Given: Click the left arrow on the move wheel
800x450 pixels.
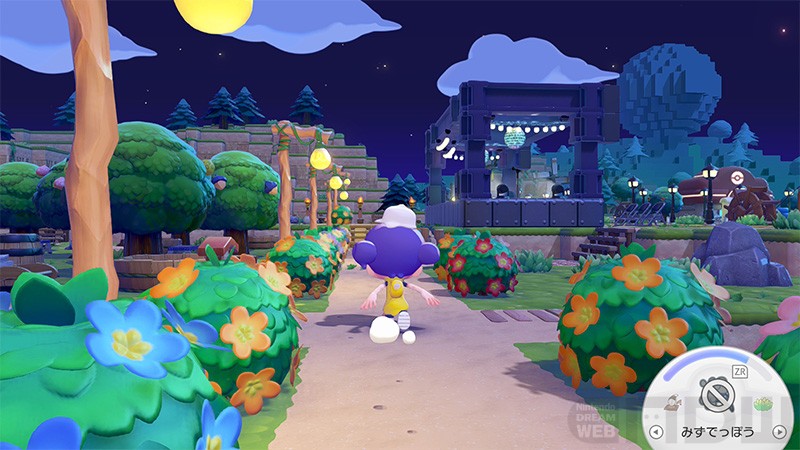Looking at the screenshot, I should pyautogui.click(x=656, y=432).
